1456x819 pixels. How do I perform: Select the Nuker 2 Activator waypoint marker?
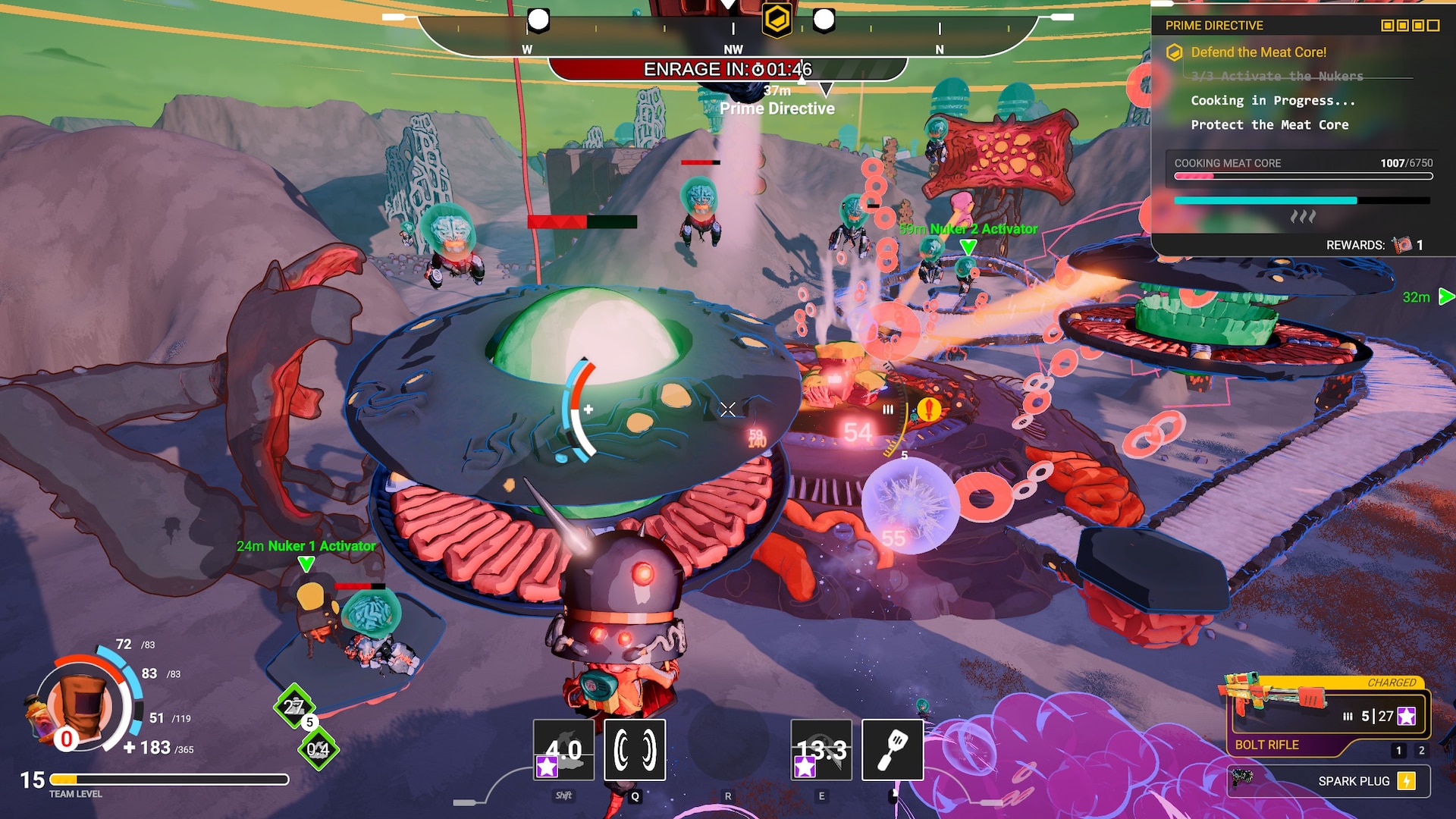(968, 246)
